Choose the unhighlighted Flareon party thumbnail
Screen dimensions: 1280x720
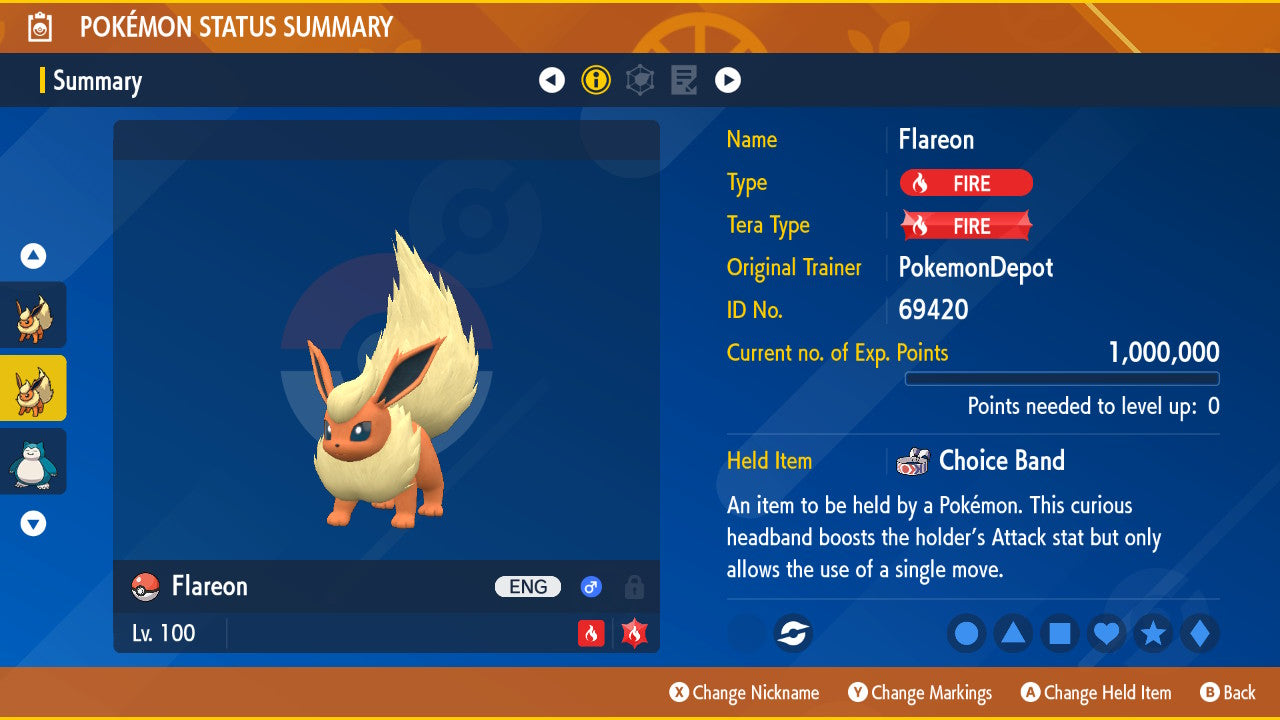point(33,315)
